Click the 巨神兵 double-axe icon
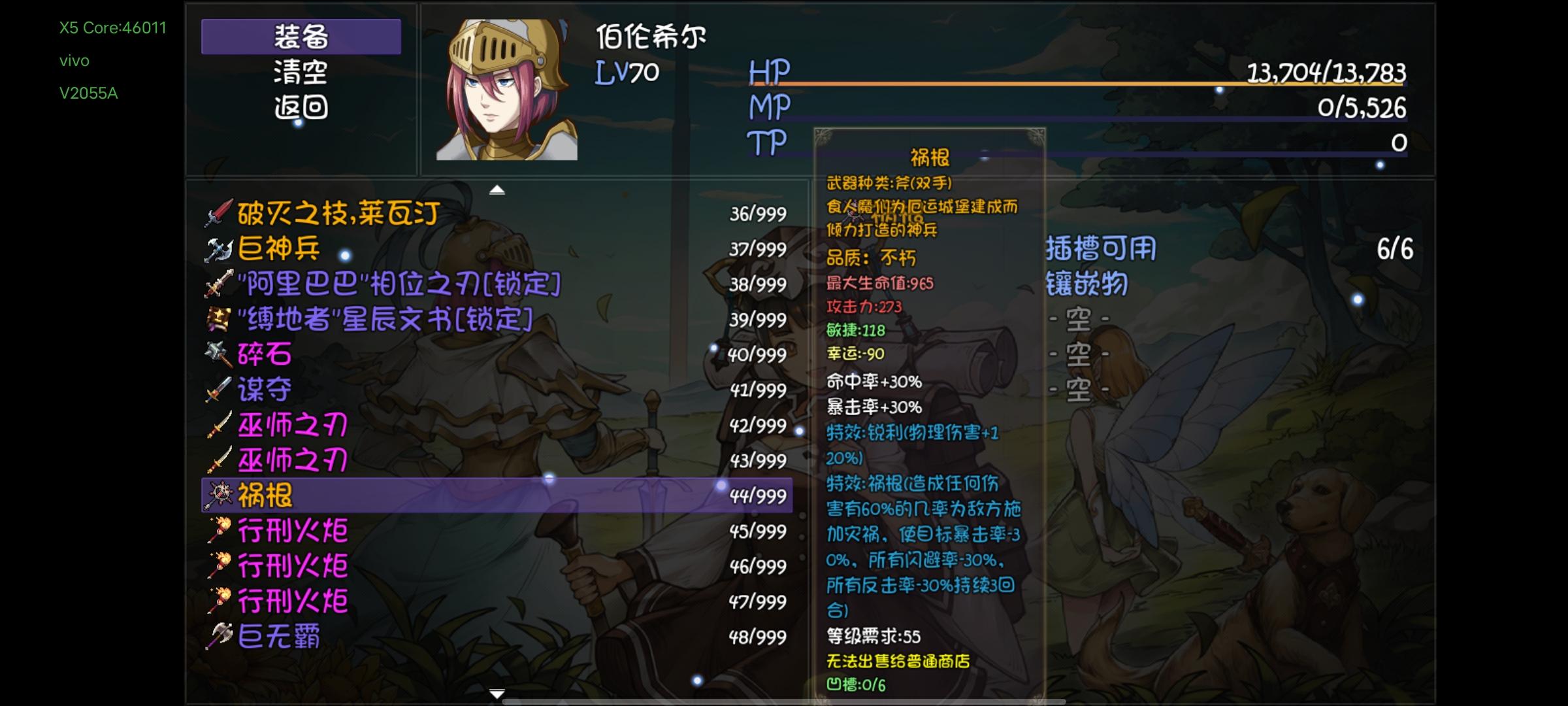The height and width of the screenshot is (706, 1568). coord(216,248)
